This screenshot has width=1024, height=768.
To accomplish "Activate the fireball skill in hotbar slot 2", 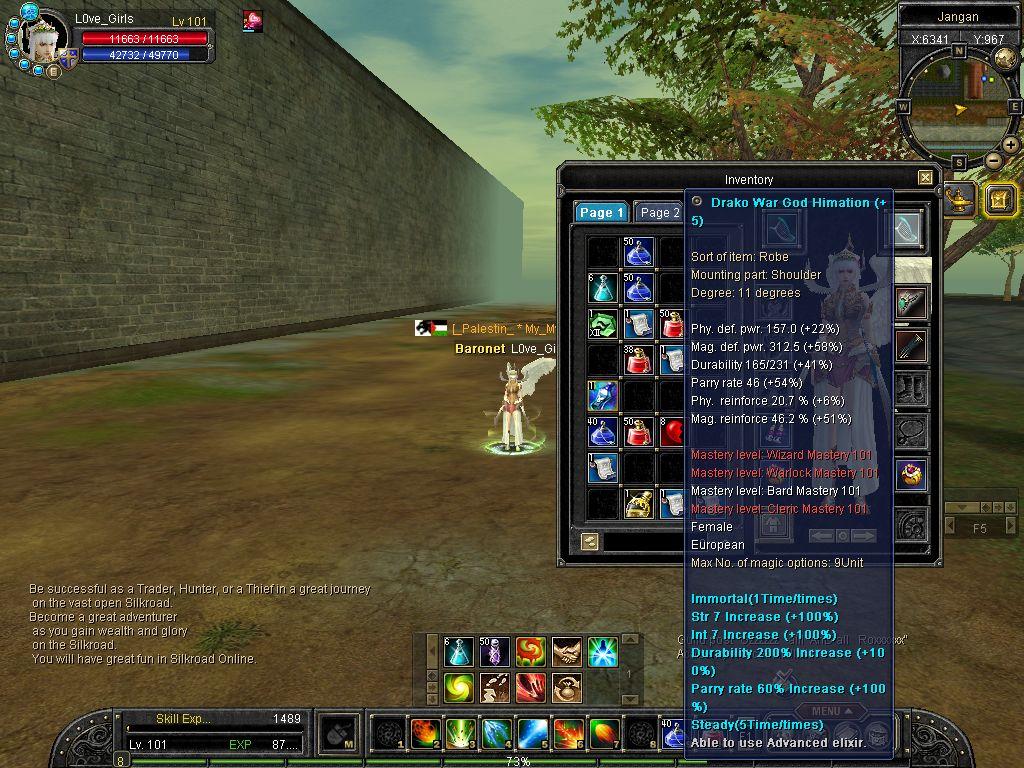I will tap(425, 733).
